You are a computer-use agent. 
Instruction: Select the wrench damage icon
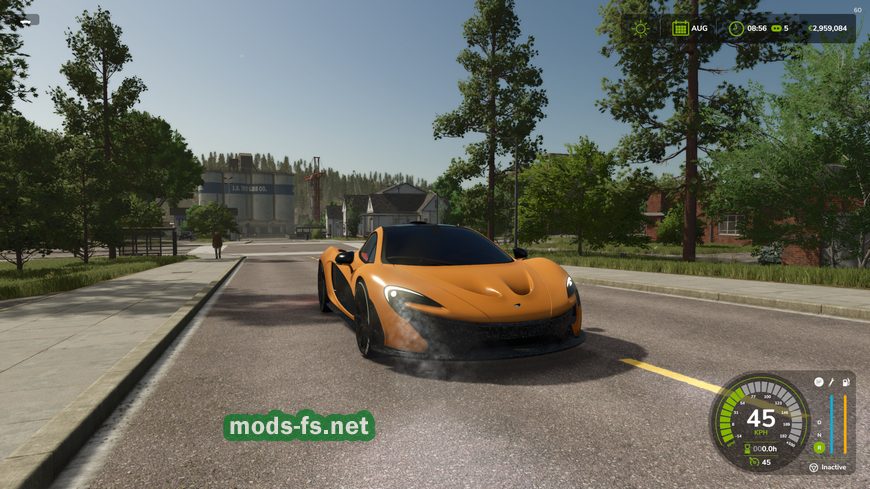click(830, 382)
